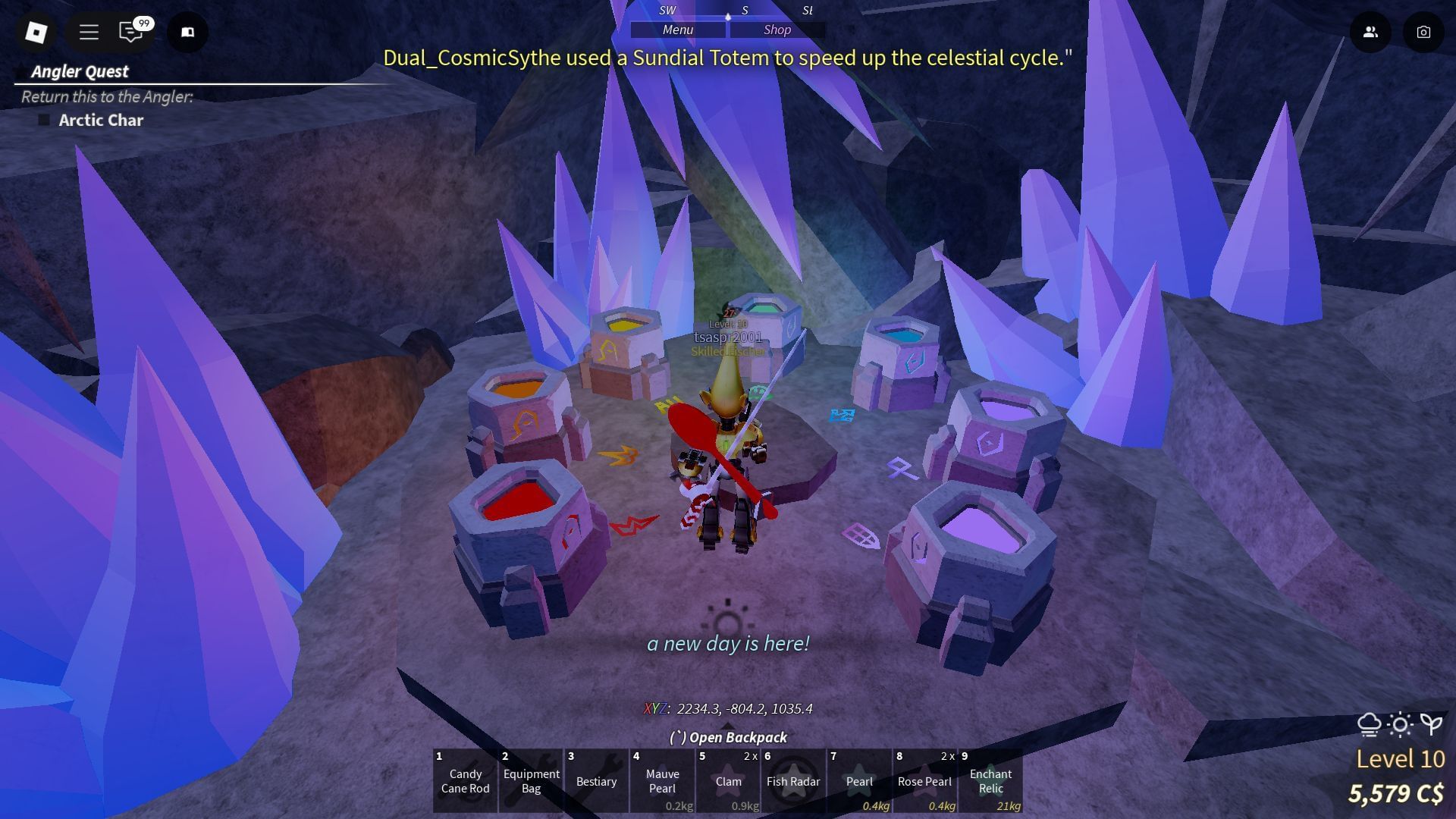The image size is (1456, 819).
Task: Select the Enchant Relic in slot 9
Action: click(990, 781)
